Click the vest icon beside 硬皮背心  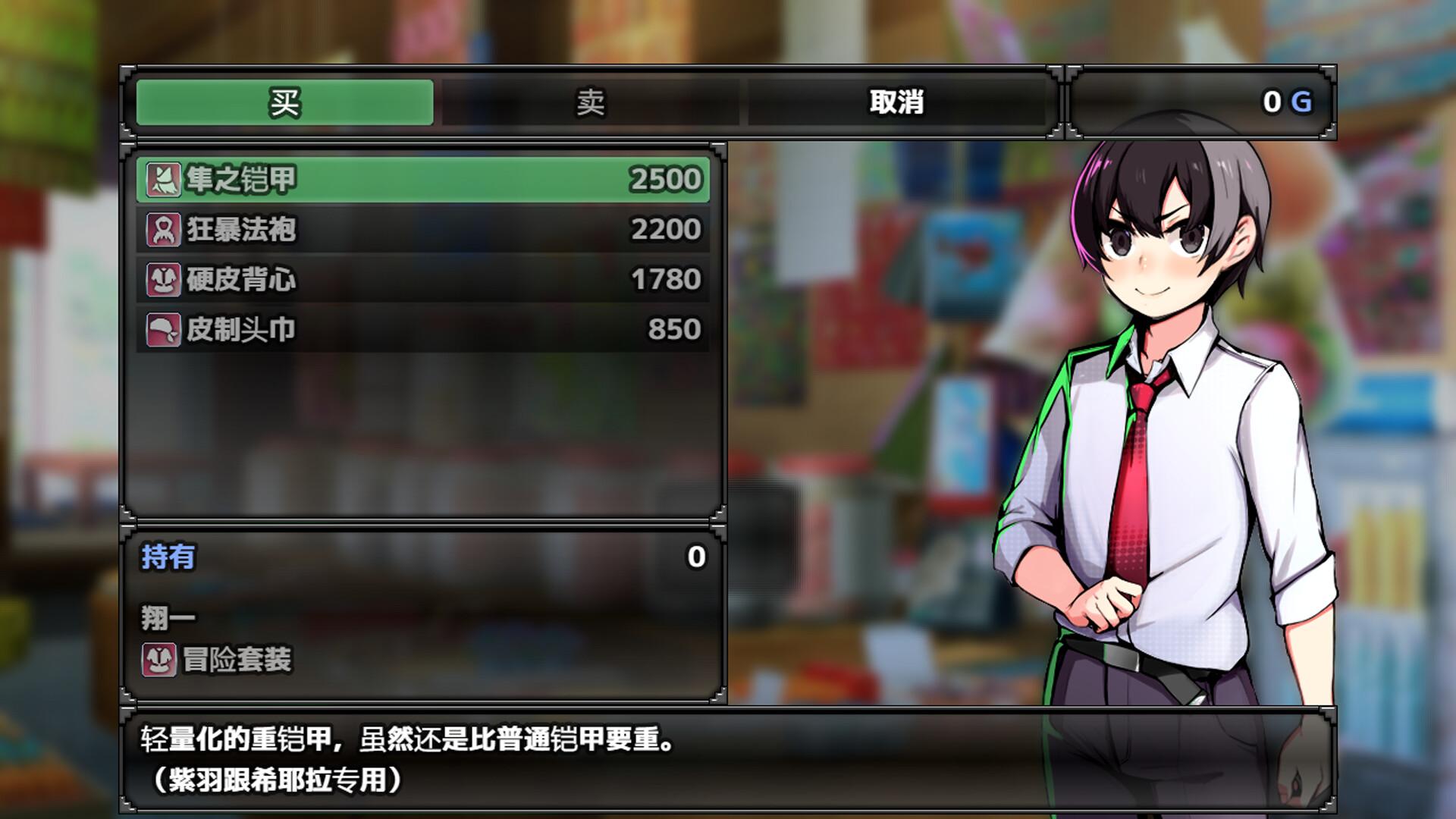coord(162,278)
